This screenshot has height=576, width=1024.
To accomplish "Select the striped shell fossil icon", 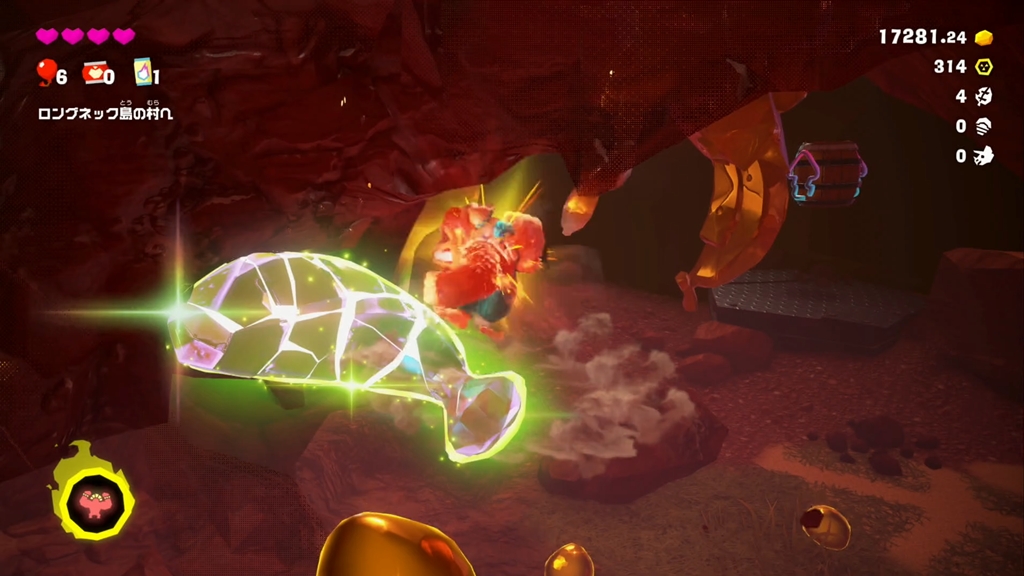I will (x=984, y=126).
